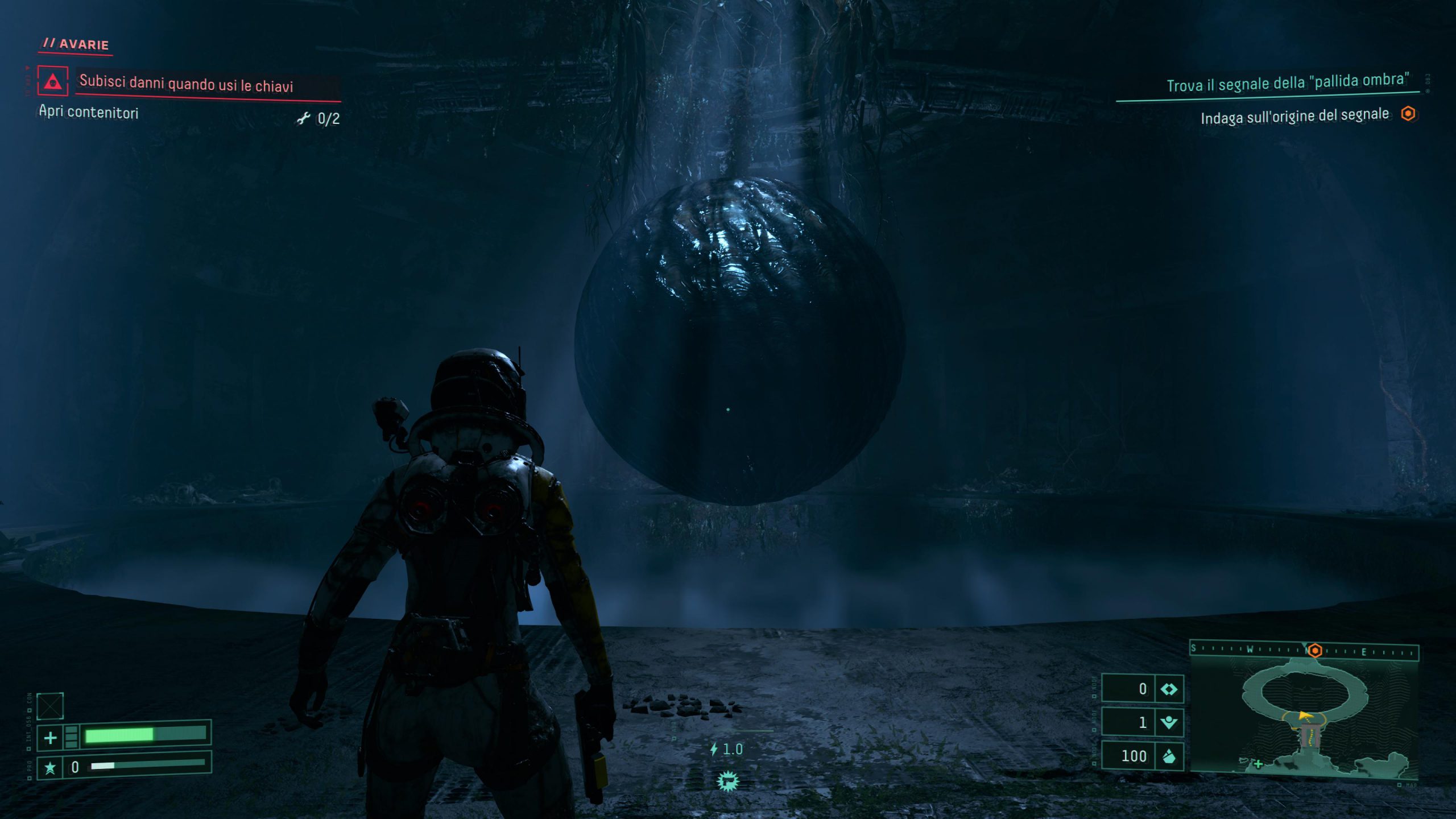
Task: Select the 'Subisci danni quando usi le chiavi' malfunction
Action: pyautogui.click(x=187, y=84)
